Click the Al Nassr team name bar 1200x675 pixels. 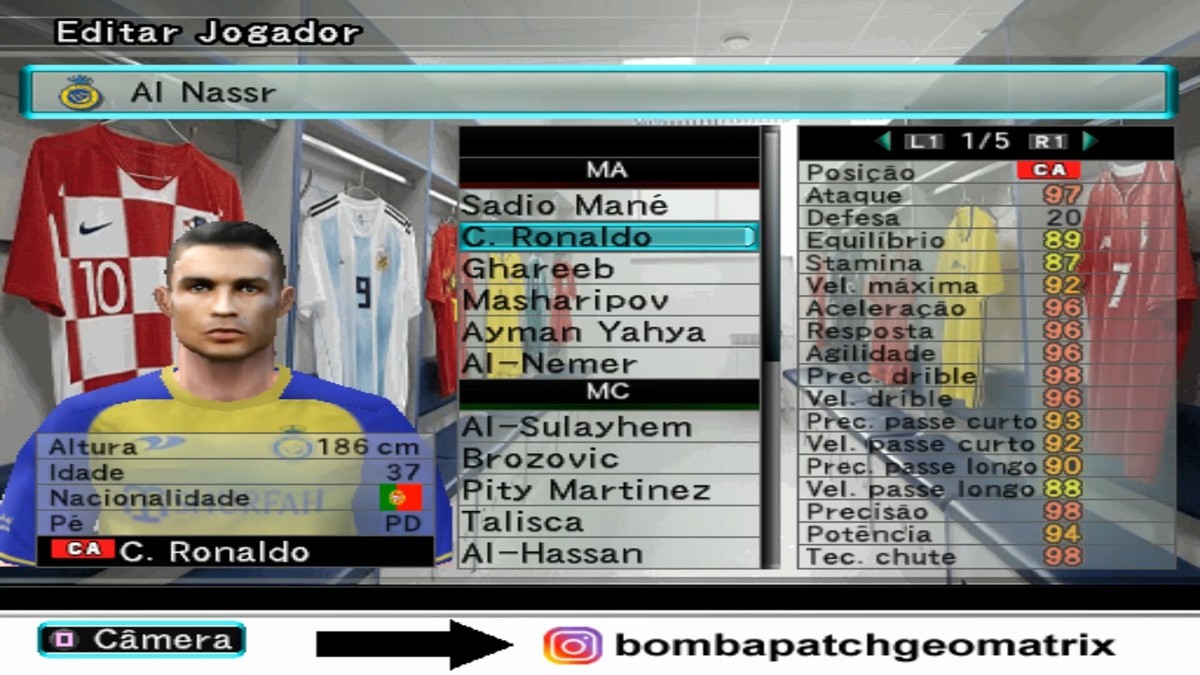[x=600, y=93]
